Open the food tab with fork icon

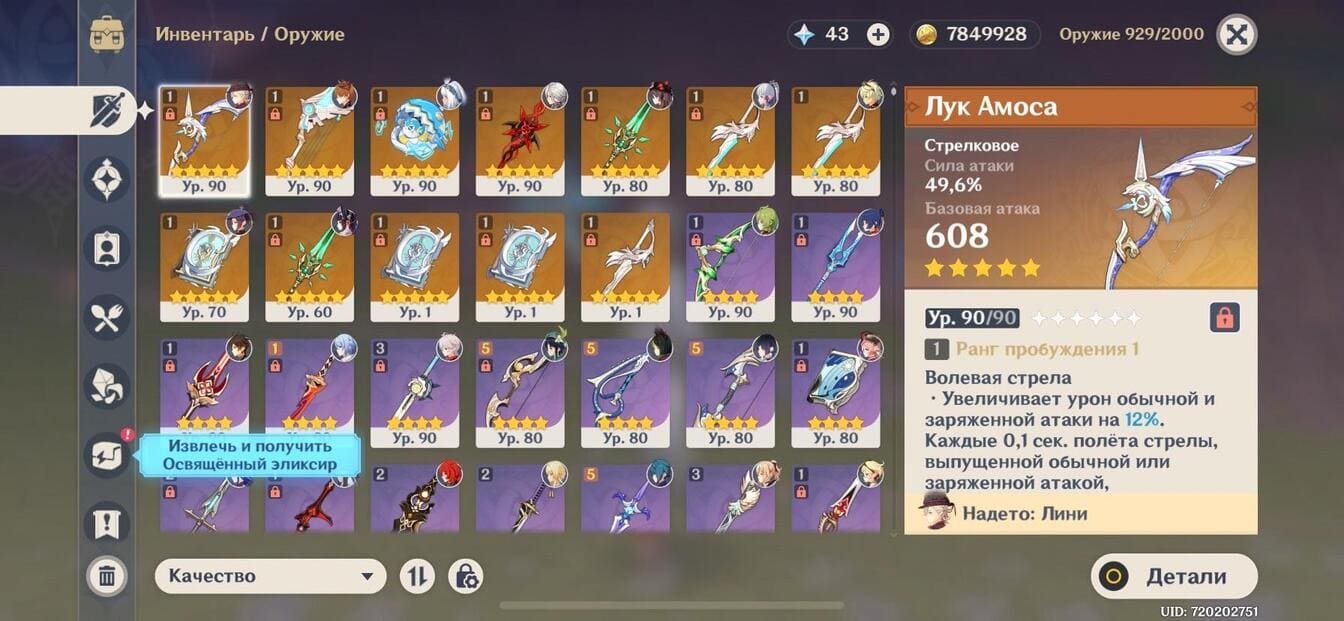[x=107, y=318]
